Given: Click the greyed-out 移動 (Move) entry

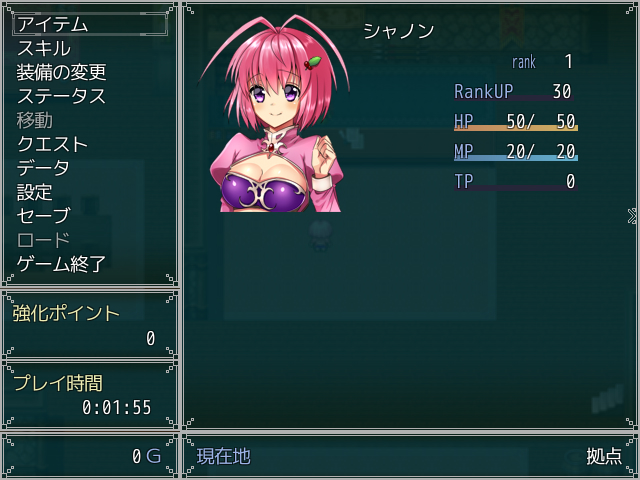Looking at the screenshot, I should (35, 120).
